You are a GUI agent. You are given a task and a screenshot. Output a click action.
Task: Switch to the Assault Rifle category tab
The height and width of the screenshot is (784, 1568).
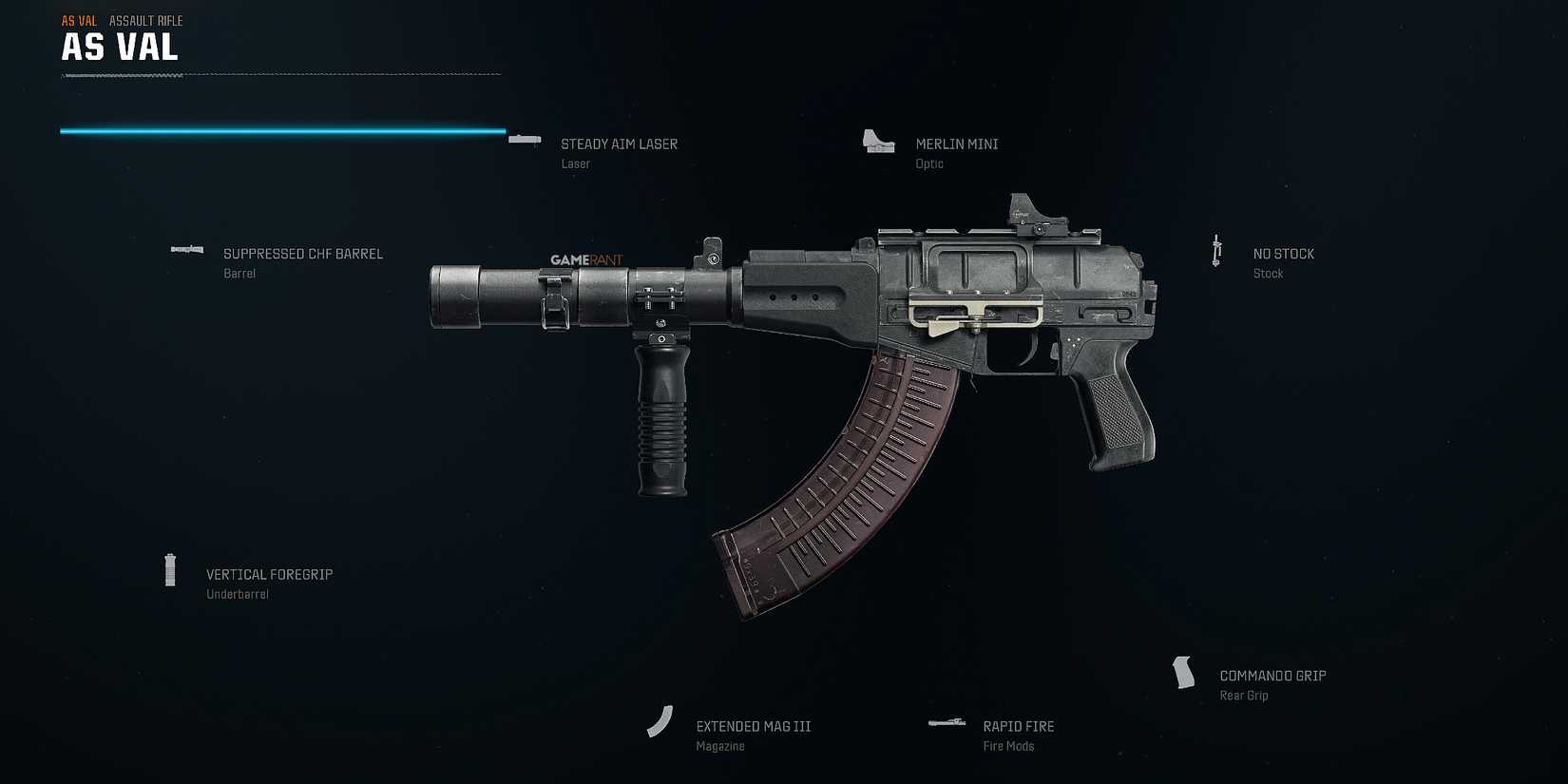(x=144, y=20)
